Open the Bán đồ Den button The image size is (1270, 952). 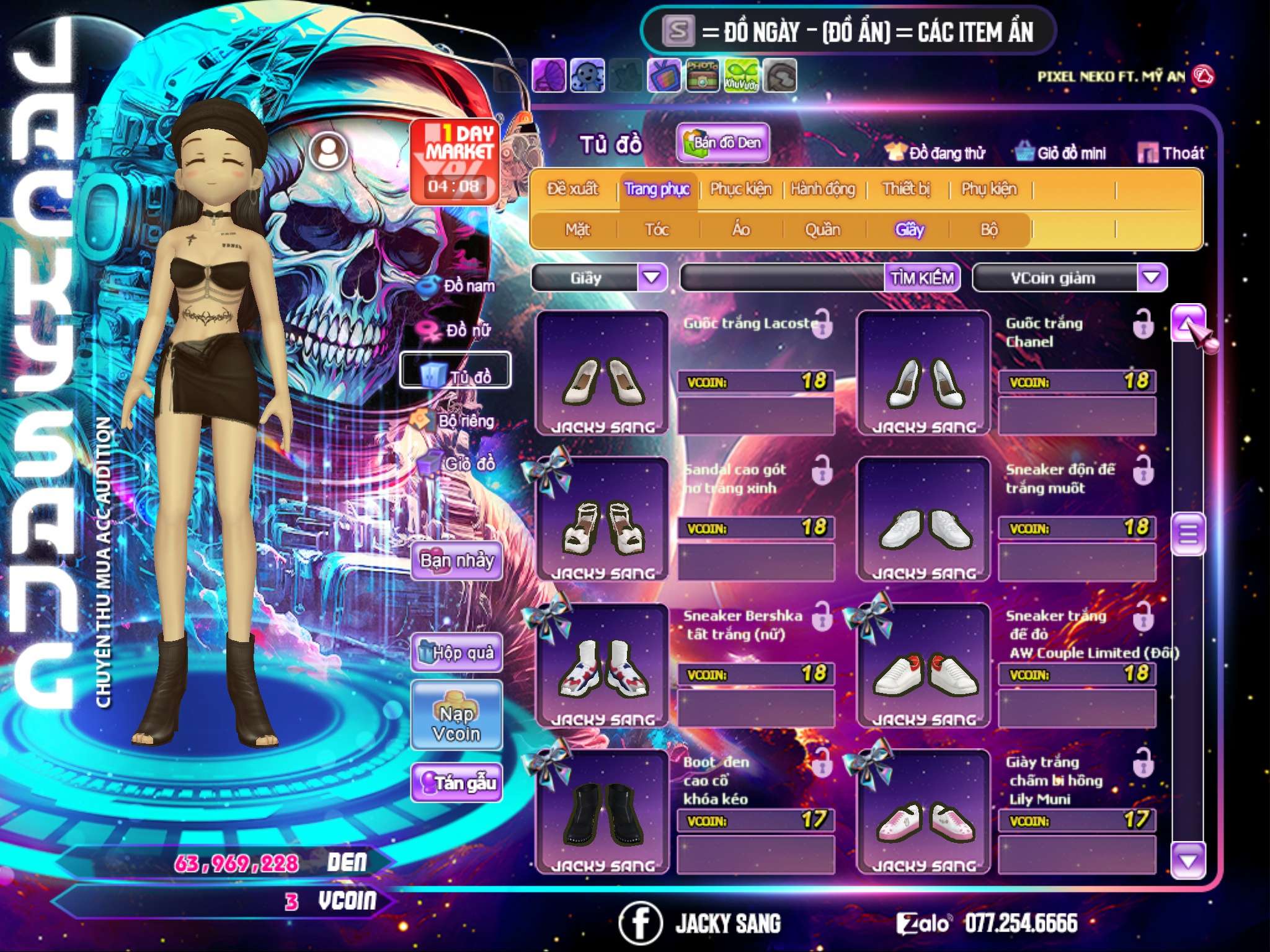(x=722, y=143)
